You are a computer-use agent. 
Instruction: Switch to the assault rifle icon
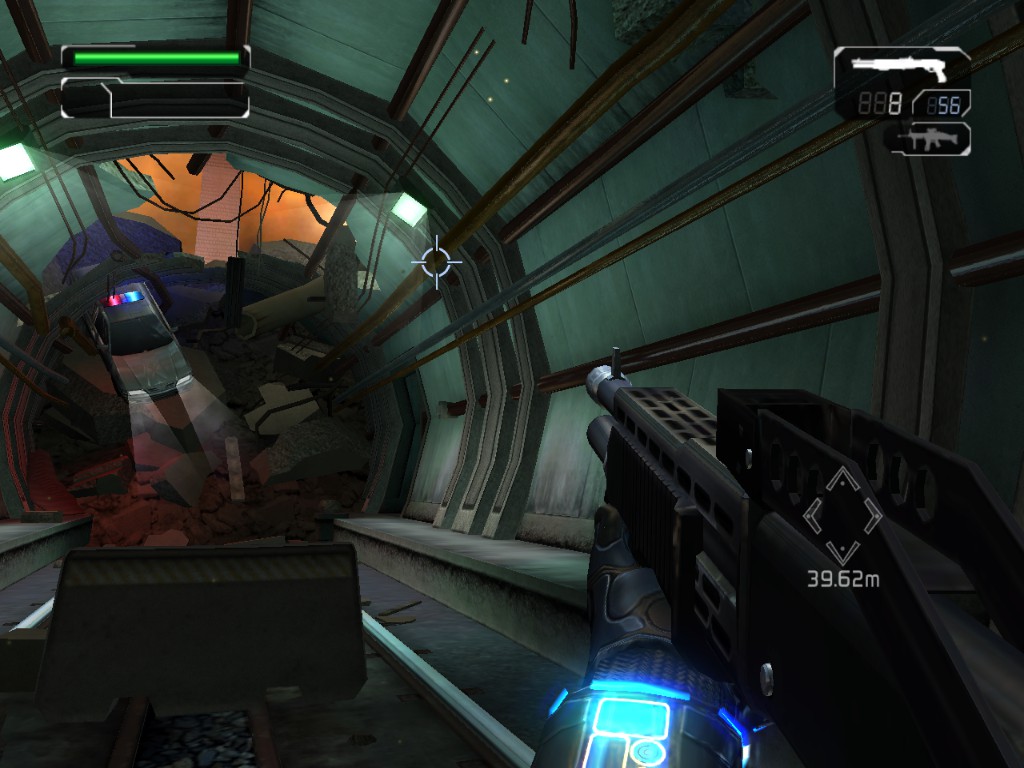(x=929, y=138)
